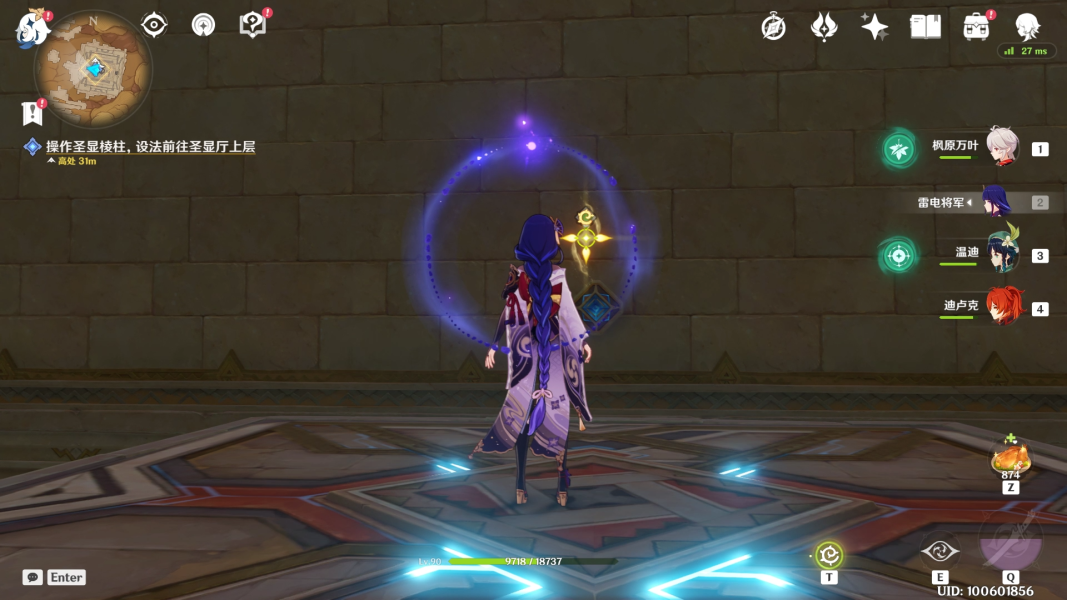This screenshot has width=1067, height=600.
Task: Open the Paimon main menu
Action: pos(32,28)
